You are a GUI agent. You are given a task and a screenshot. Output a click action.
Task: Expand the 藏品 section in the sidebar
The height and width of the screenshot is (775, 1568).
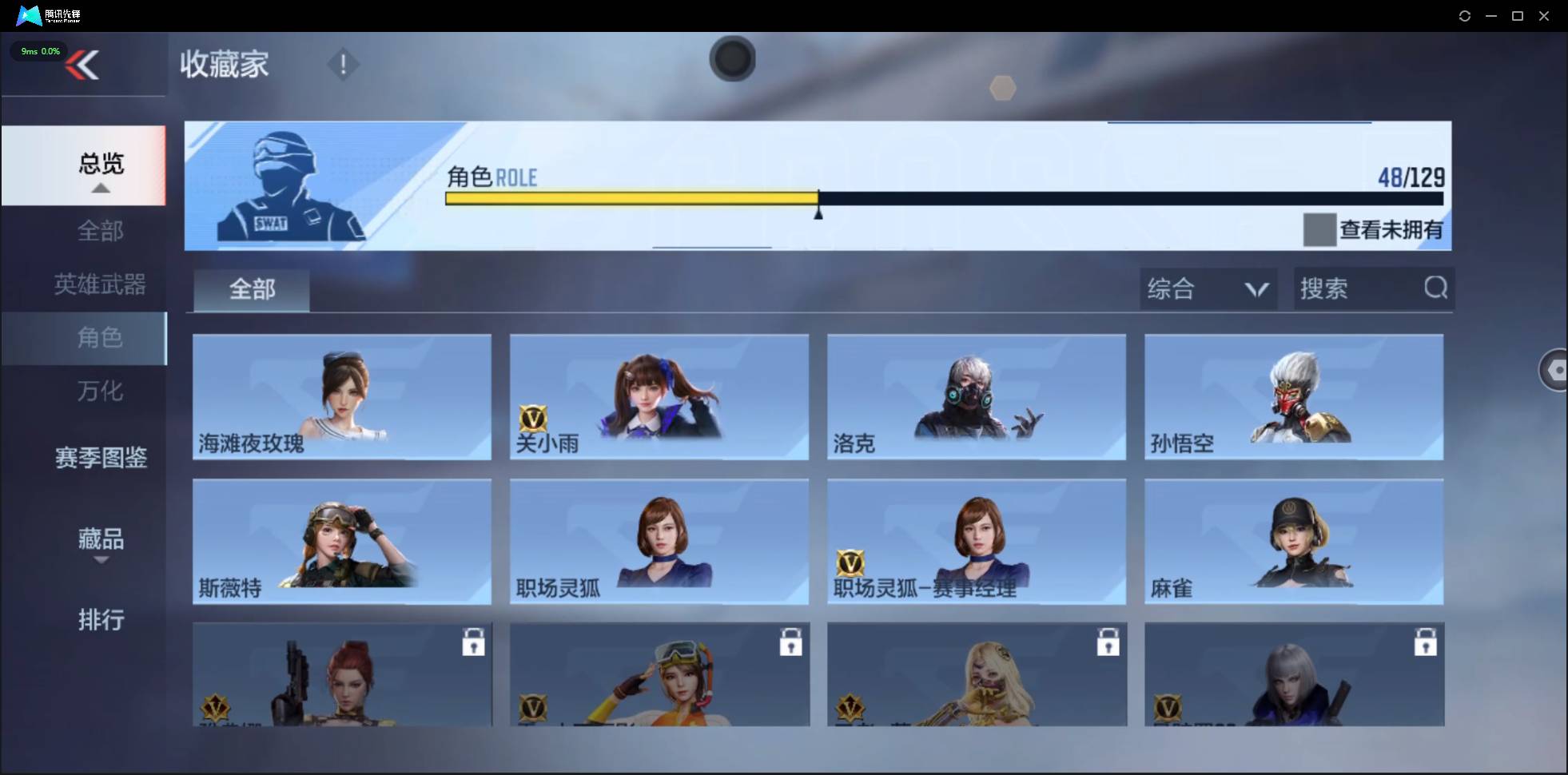[x=101, y=540]
